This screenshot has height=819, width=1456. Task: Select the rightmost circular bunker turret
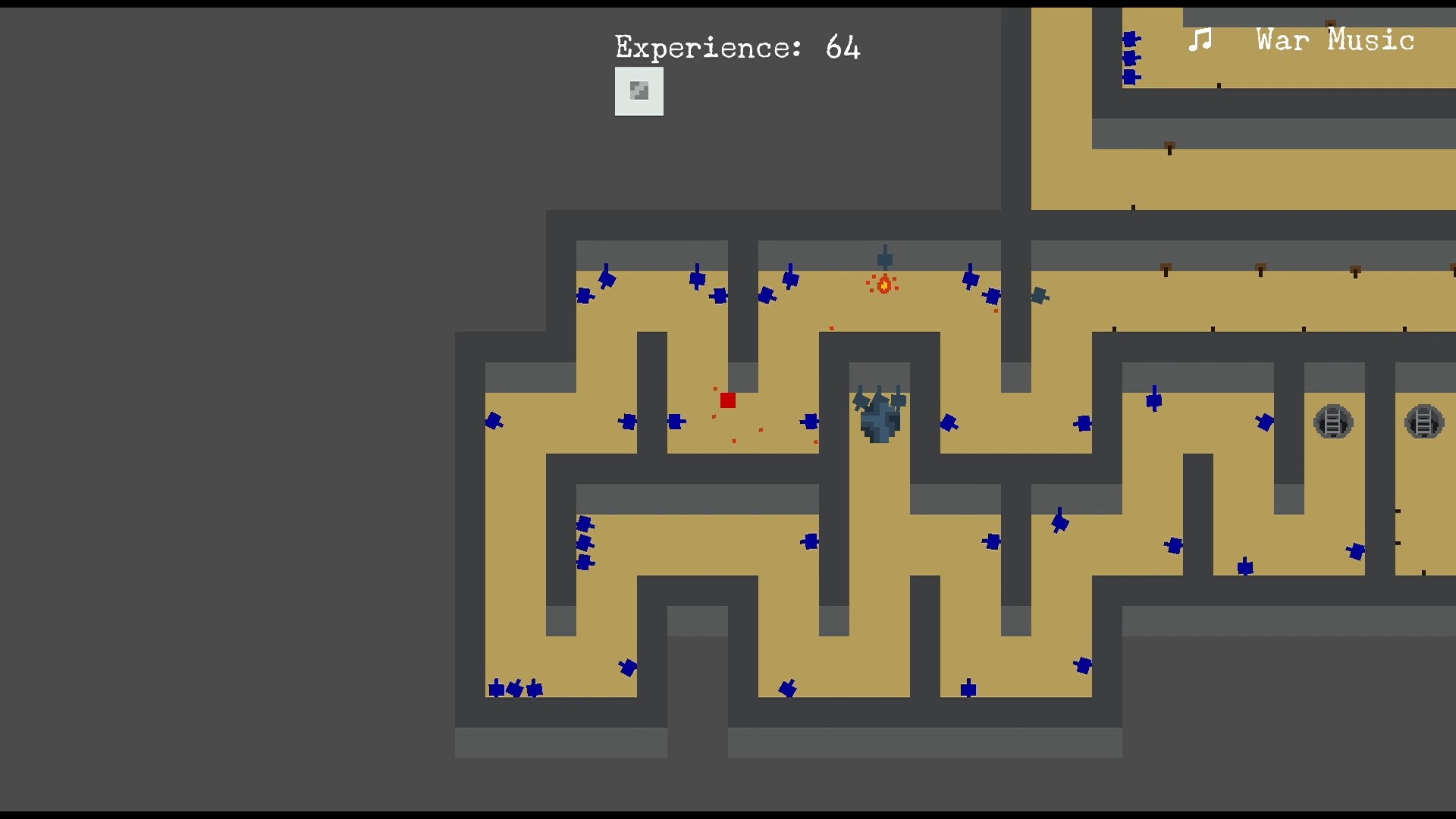[x=1424, y=422]
